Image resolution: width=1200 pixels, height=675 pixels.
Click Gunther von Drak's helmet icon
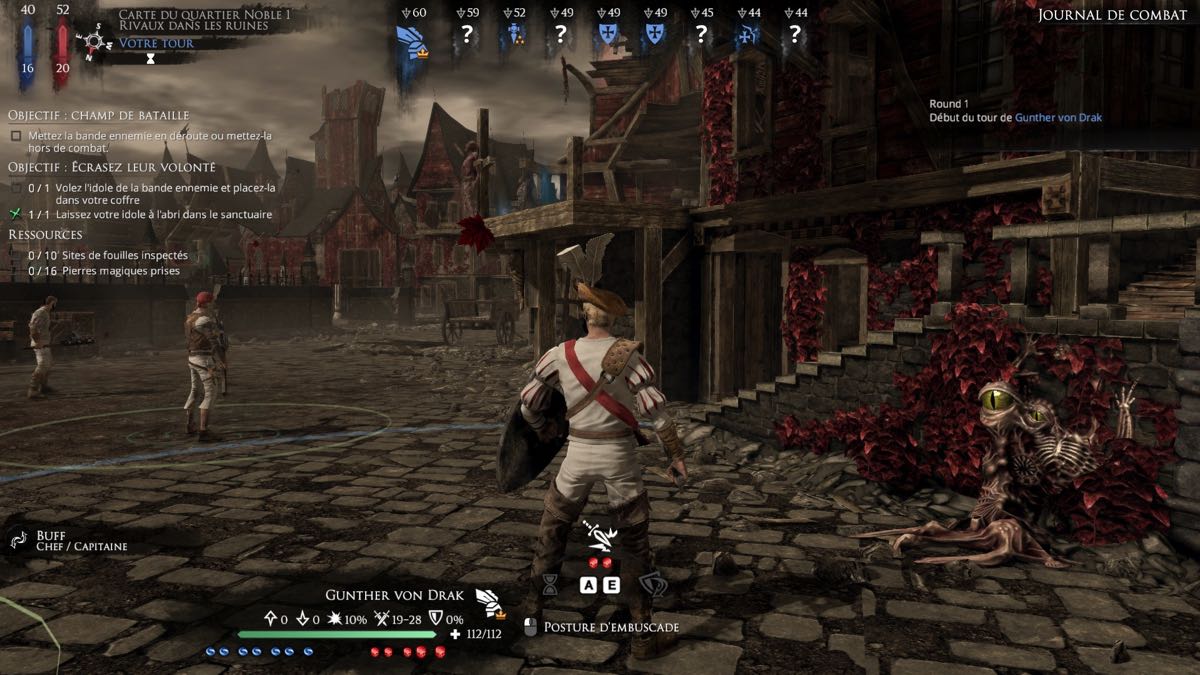tap(489, 600)
